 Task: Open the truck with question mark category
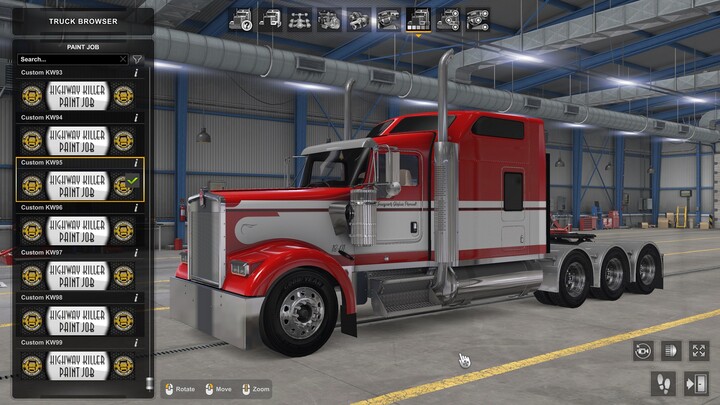click(x=240, y=18)
